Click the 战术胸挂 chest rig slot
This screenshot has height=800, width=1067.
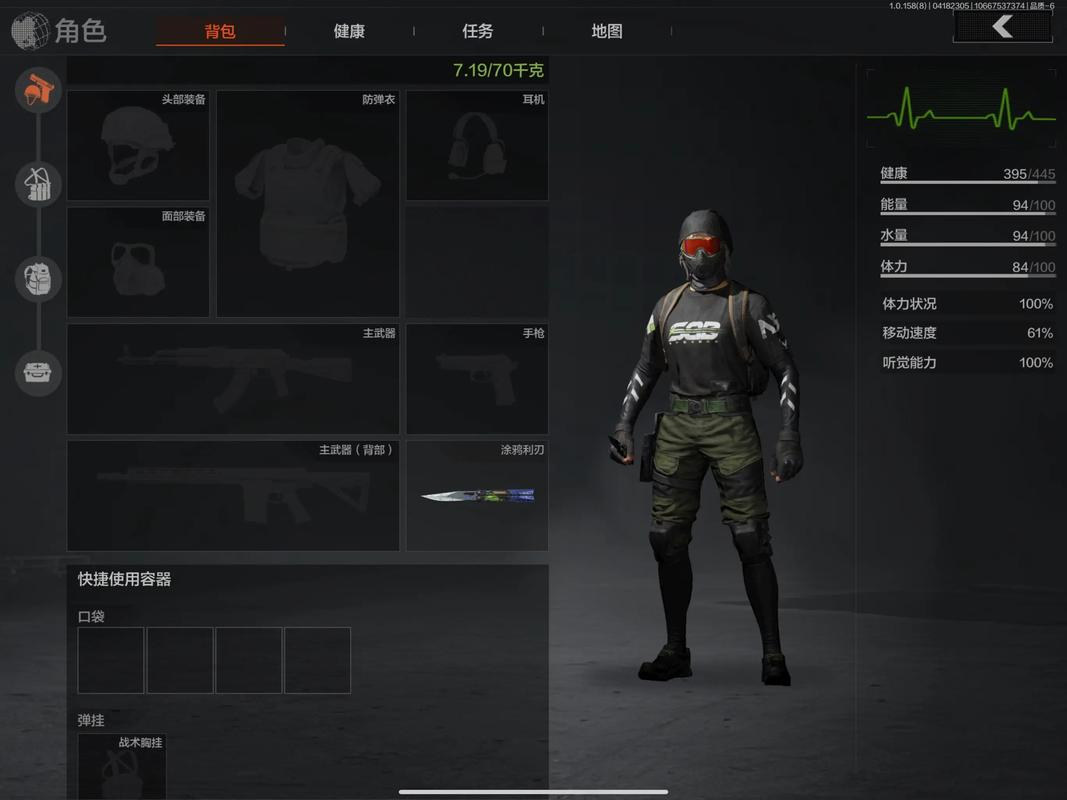[x=122, y=767]
